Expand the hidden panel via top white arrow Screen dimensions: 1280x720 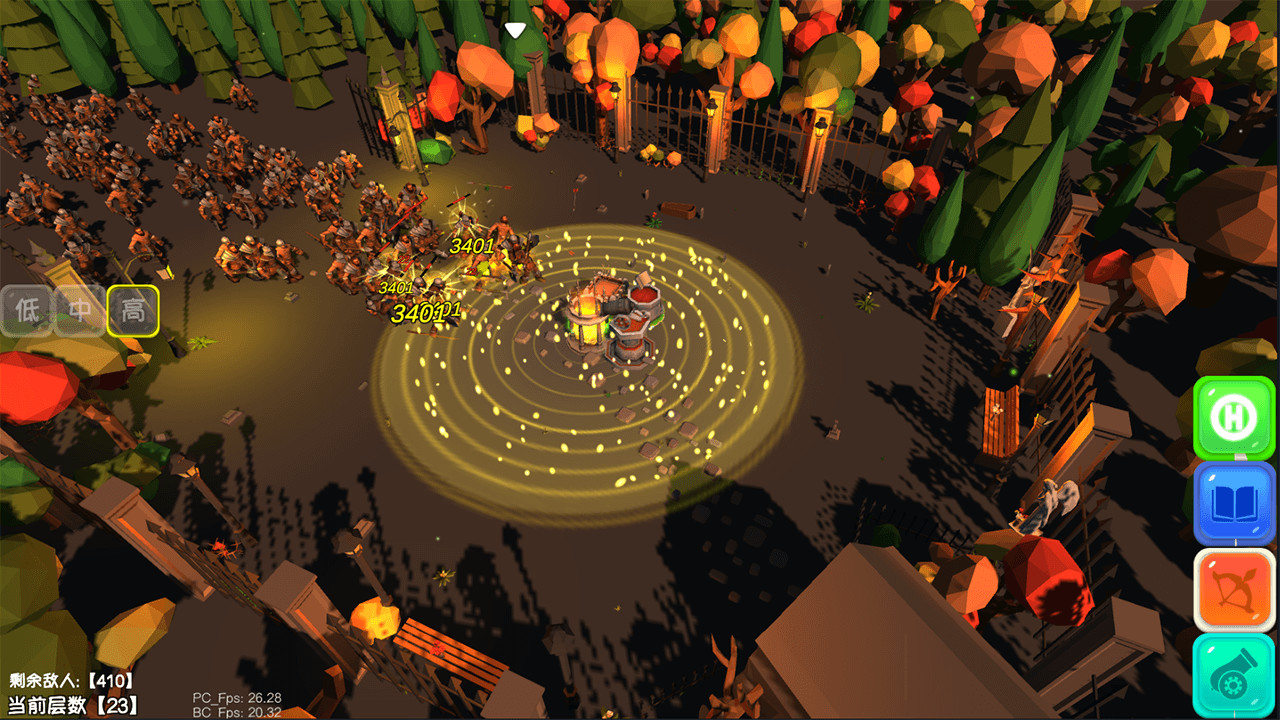514,30
